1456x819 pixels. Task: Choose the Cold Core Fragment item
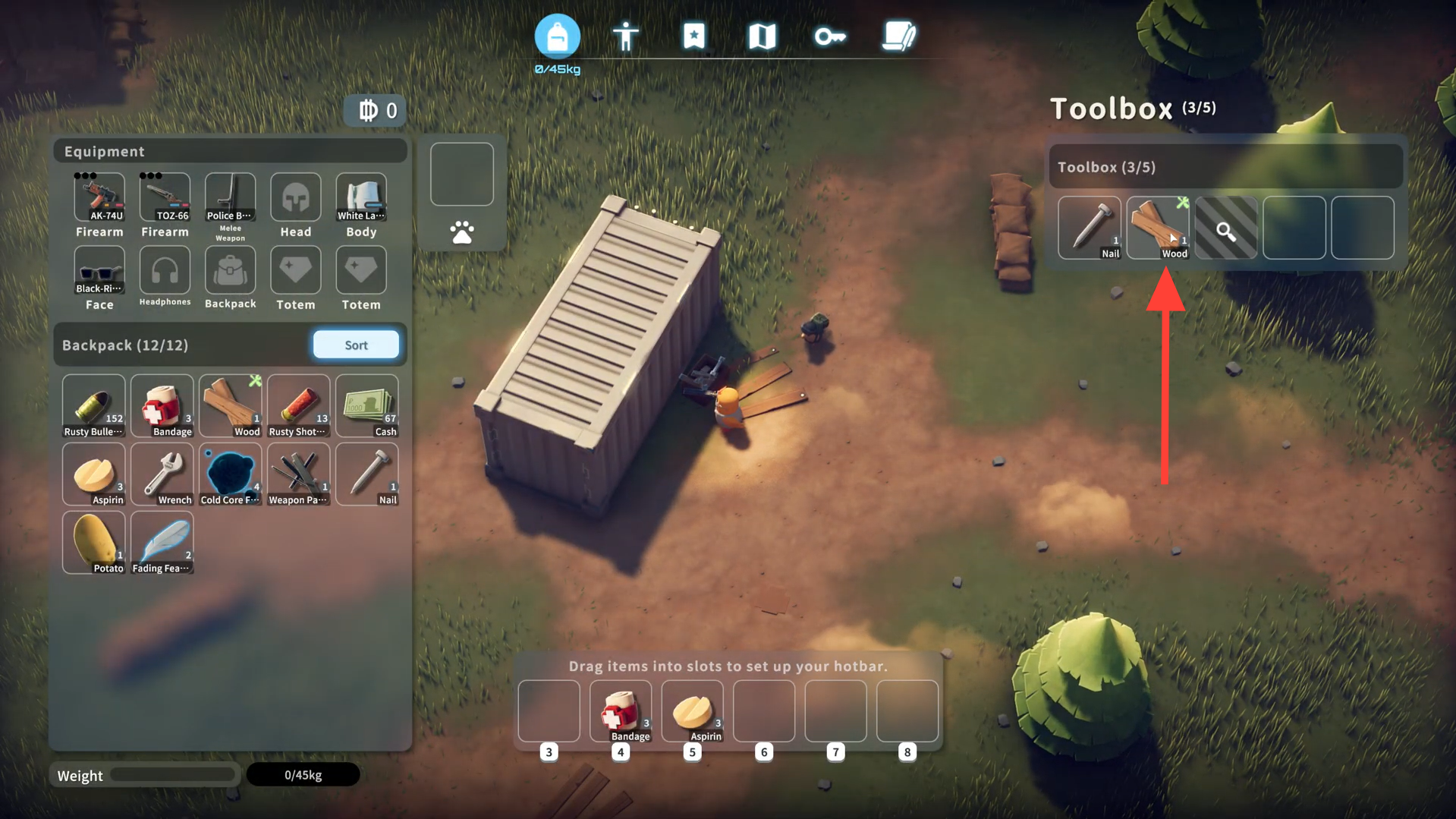click(x=231, y=474)
